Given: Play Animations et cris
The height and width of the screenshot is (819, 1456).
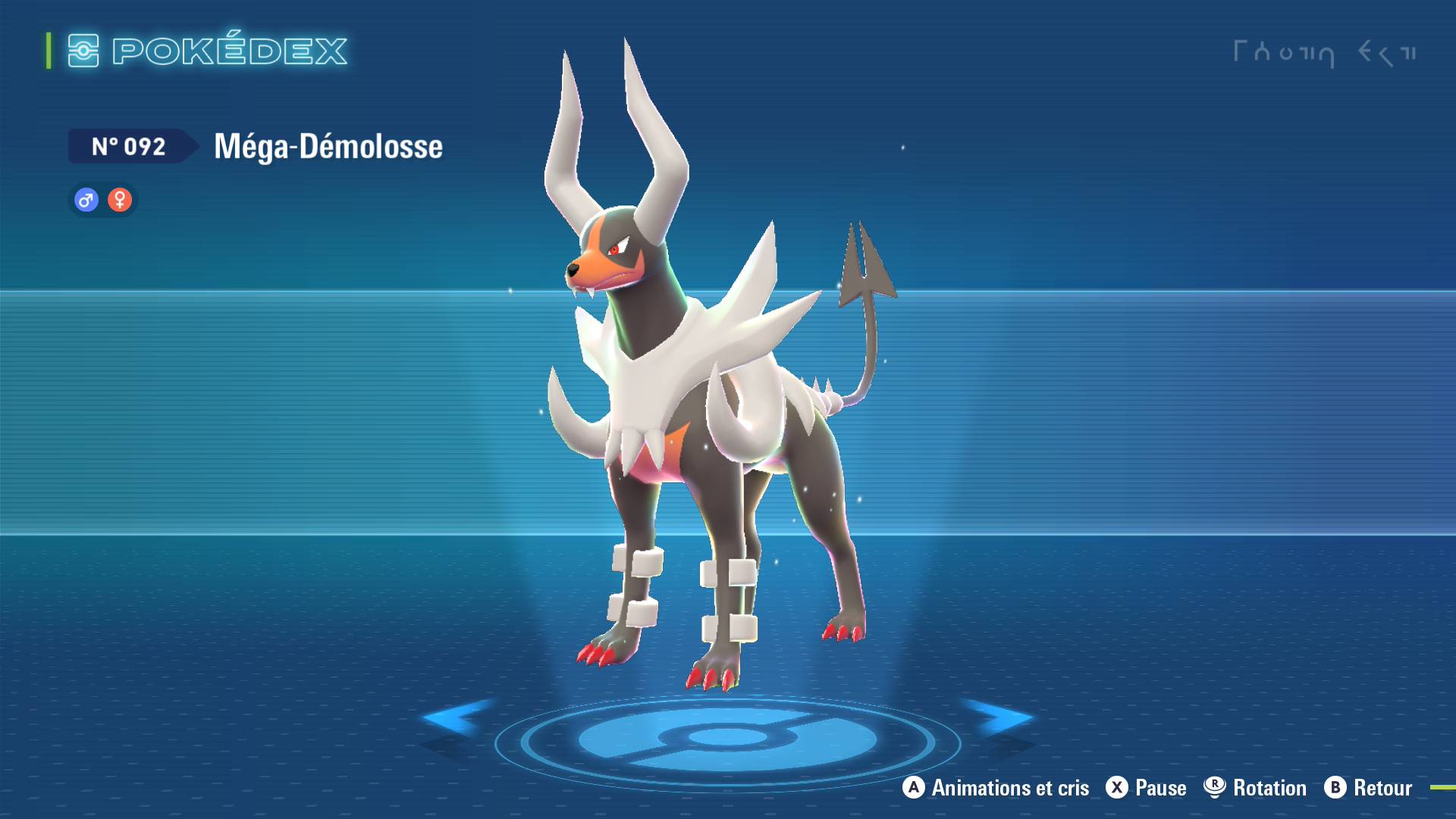Looking at the screenshot, I should coord(996,788).
